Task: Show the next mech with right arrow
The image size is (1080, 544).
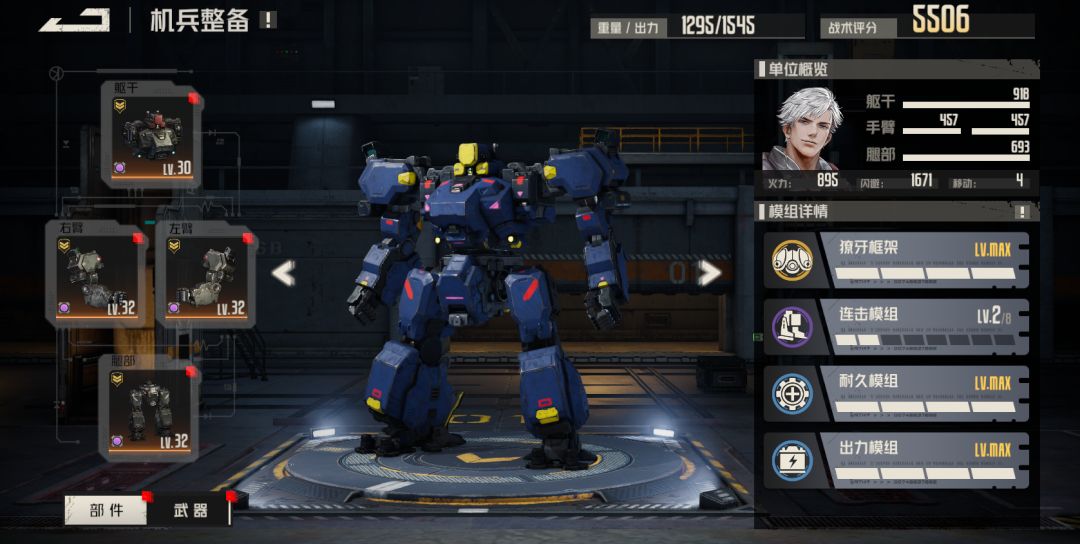Action: pos(709,272)
